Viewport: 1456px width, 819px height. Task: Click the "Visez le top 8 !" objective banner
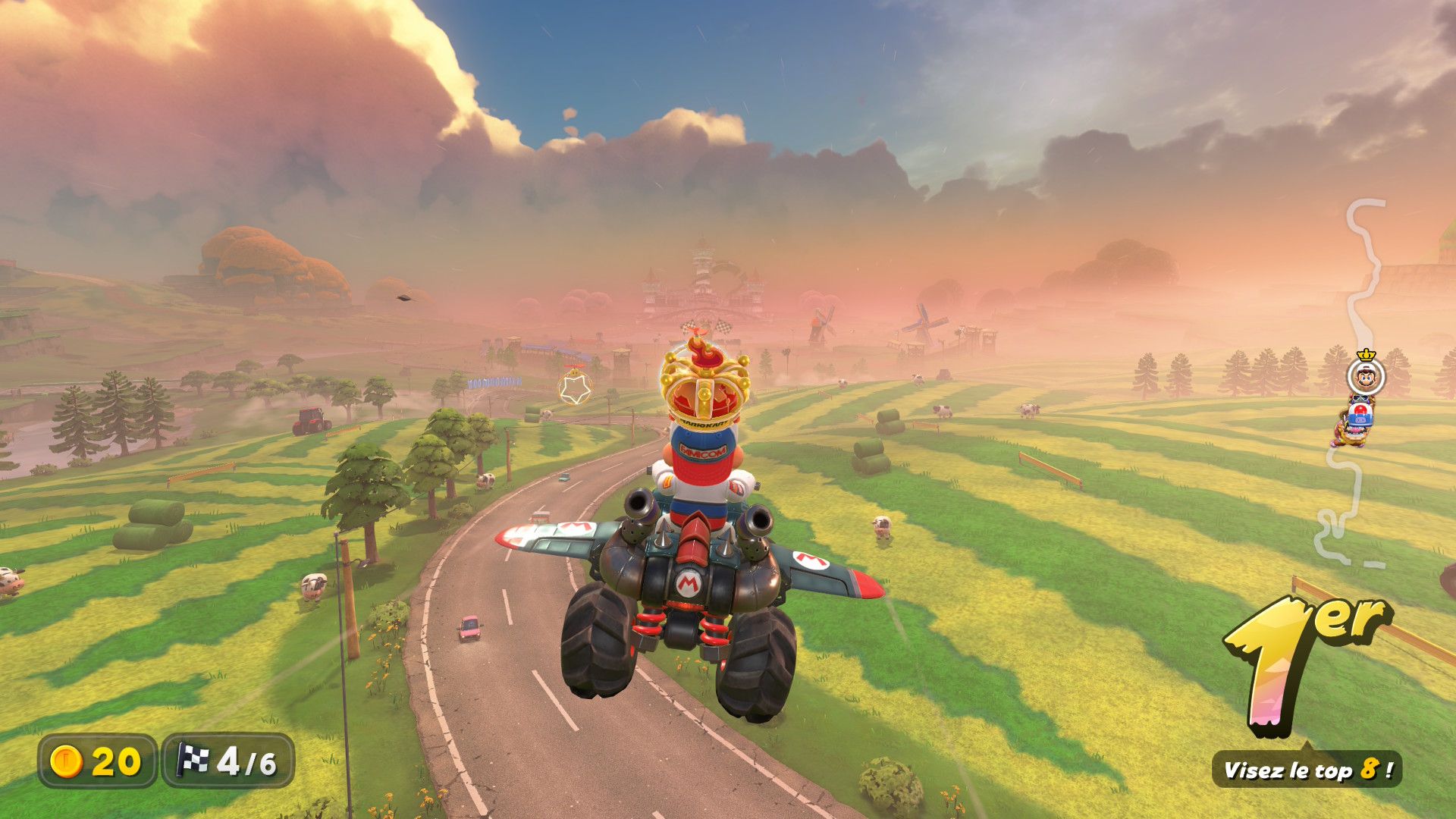1307,770
